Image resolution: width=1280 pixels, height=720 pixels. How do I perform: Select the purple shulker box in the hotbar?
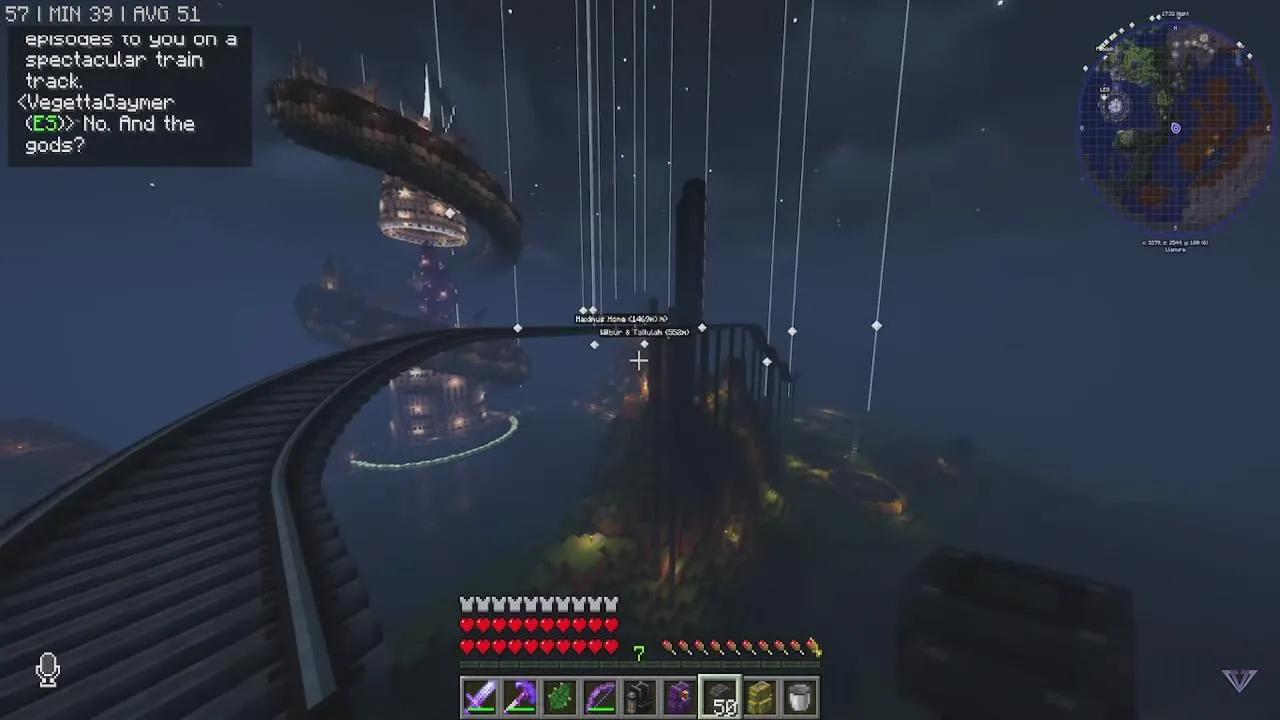click(679, 697)
